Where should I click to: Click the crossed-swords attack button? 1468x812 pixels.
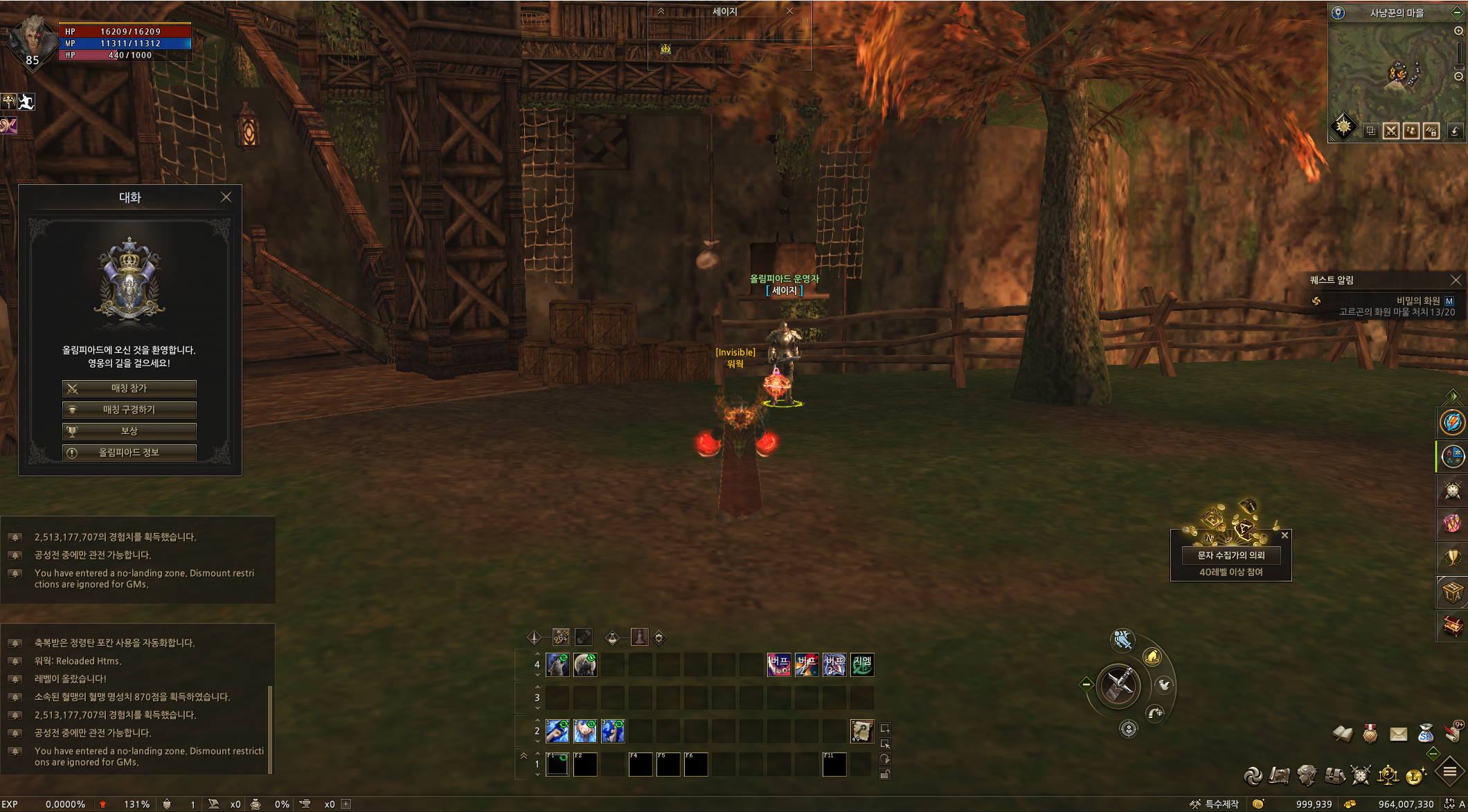(1119, 685)
